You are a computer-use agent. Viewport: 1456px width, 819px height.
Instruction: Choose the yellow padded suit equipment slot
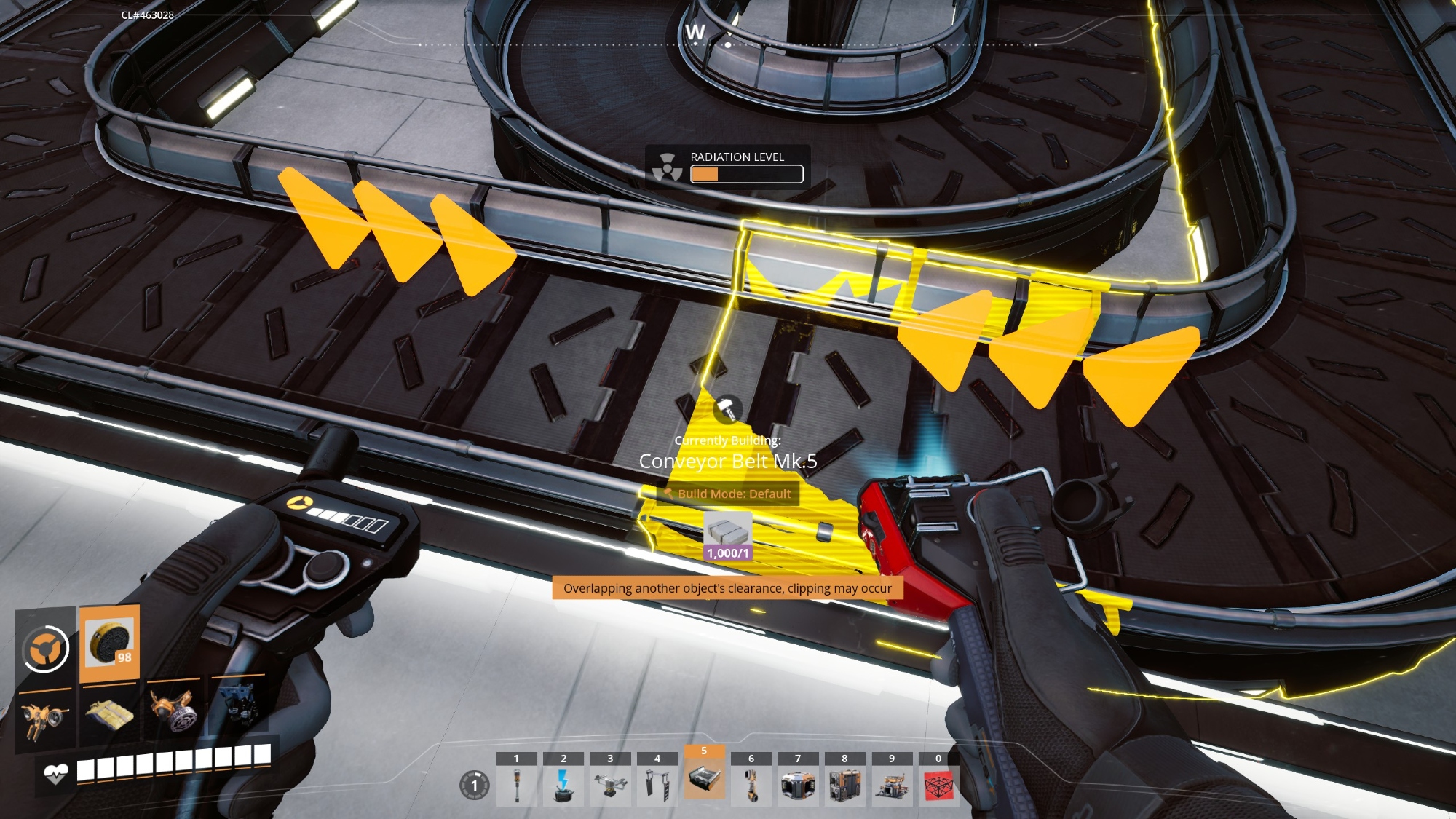(109, 713)
